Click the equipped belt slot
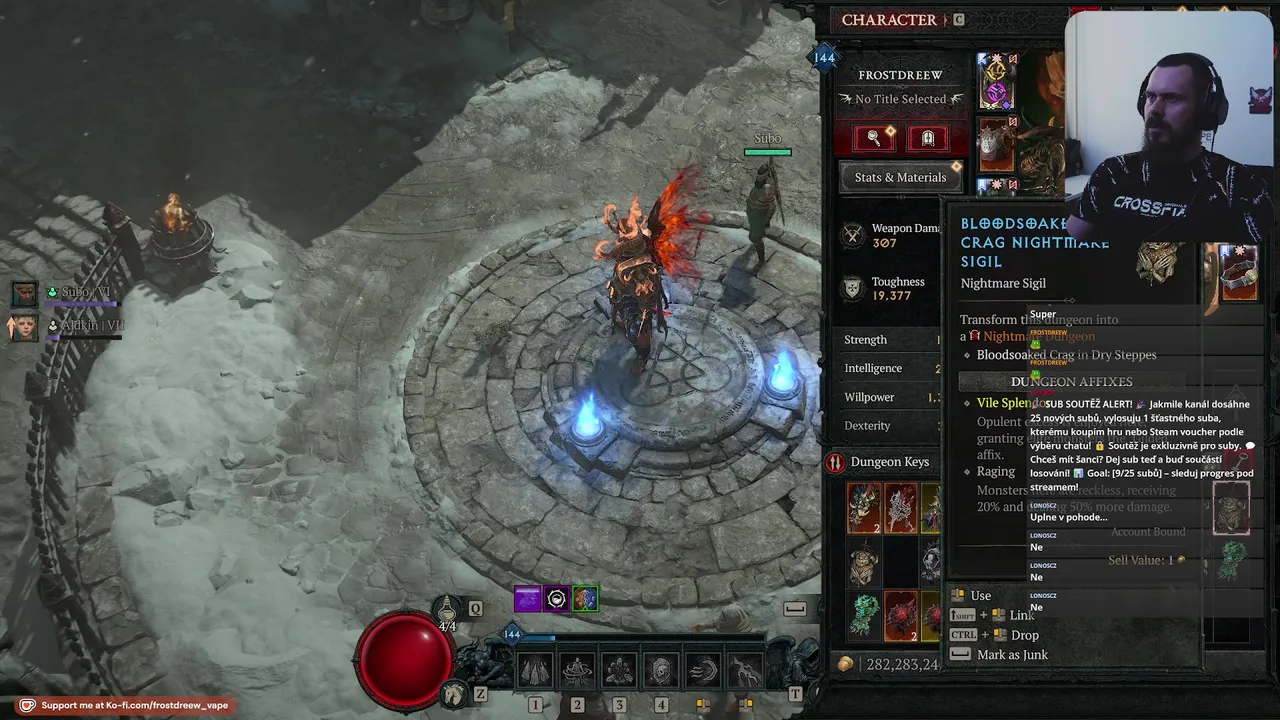Screen dimensions: 1280x720 coord(1240,273)
